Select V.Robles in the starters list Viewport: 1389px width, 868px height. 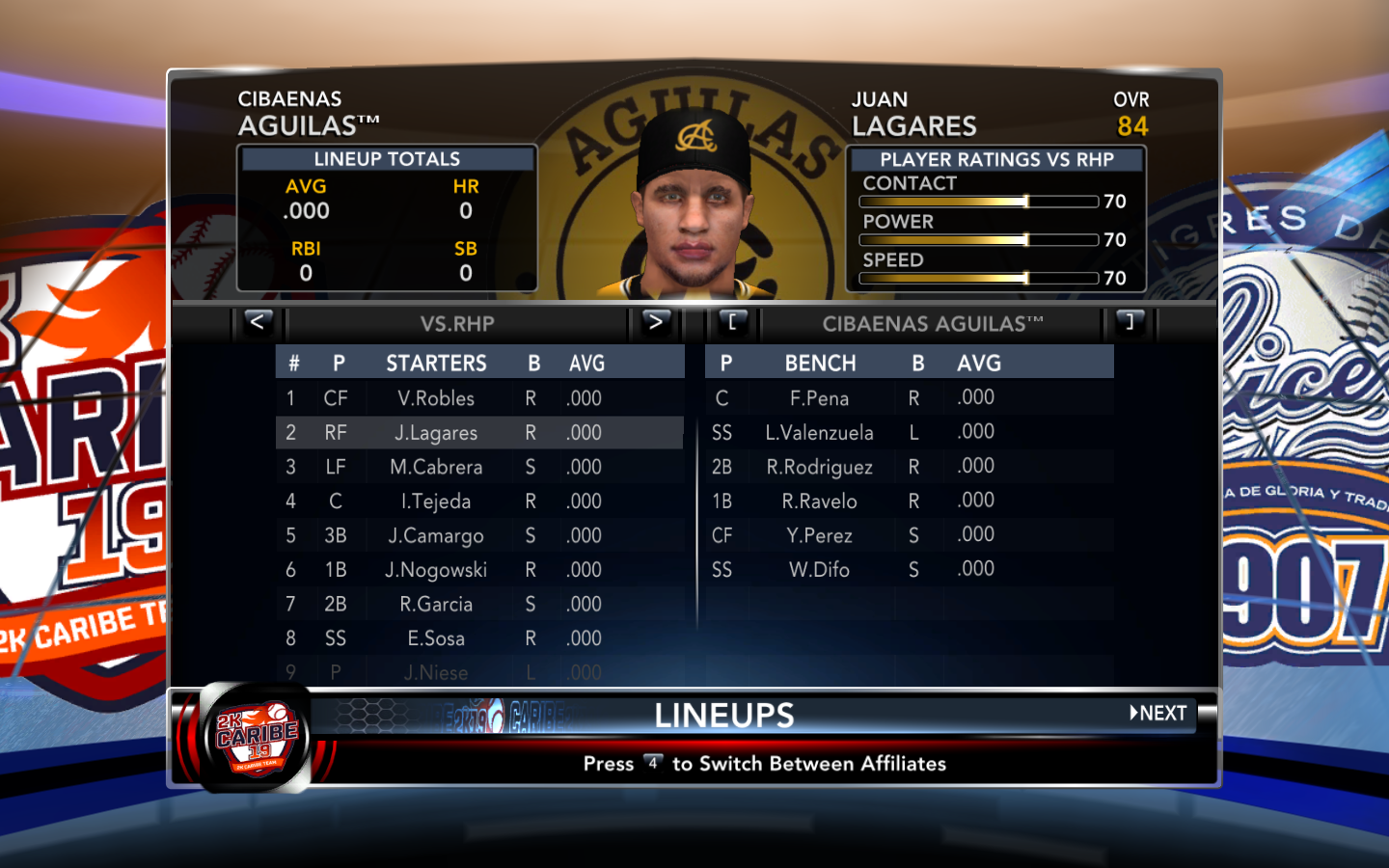[436, 398]
